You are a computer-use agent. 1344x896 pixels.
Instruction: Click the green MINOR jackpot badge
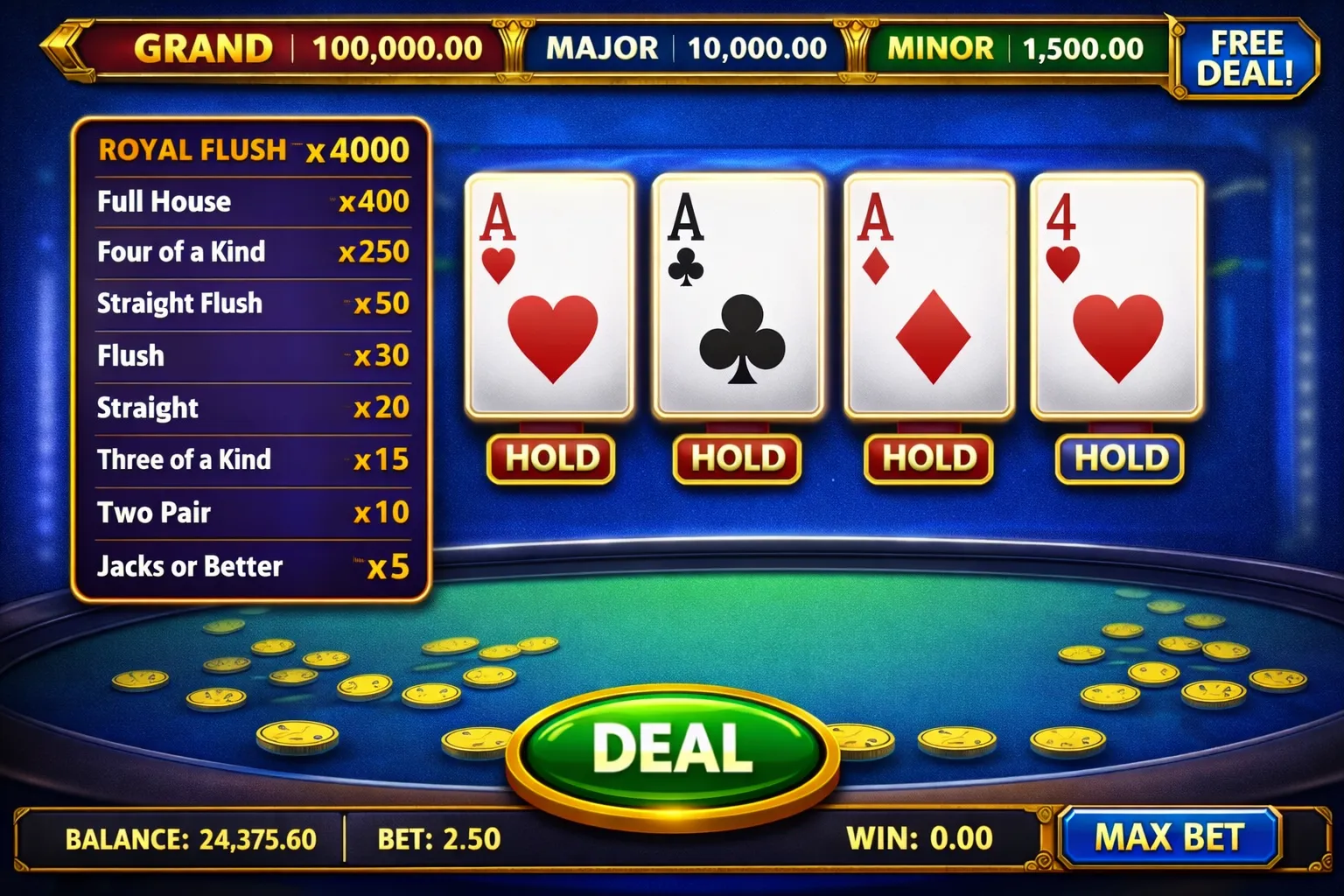1019,49
